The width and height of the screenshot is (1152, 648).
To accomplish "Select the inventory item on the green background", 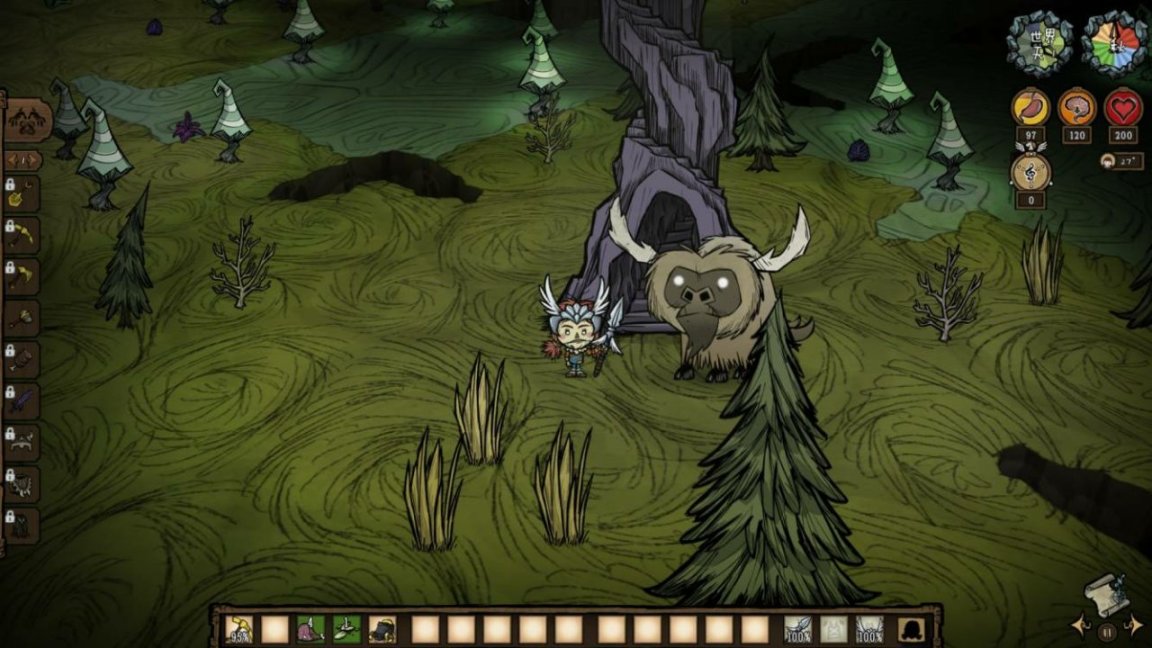I will point(346,629).
